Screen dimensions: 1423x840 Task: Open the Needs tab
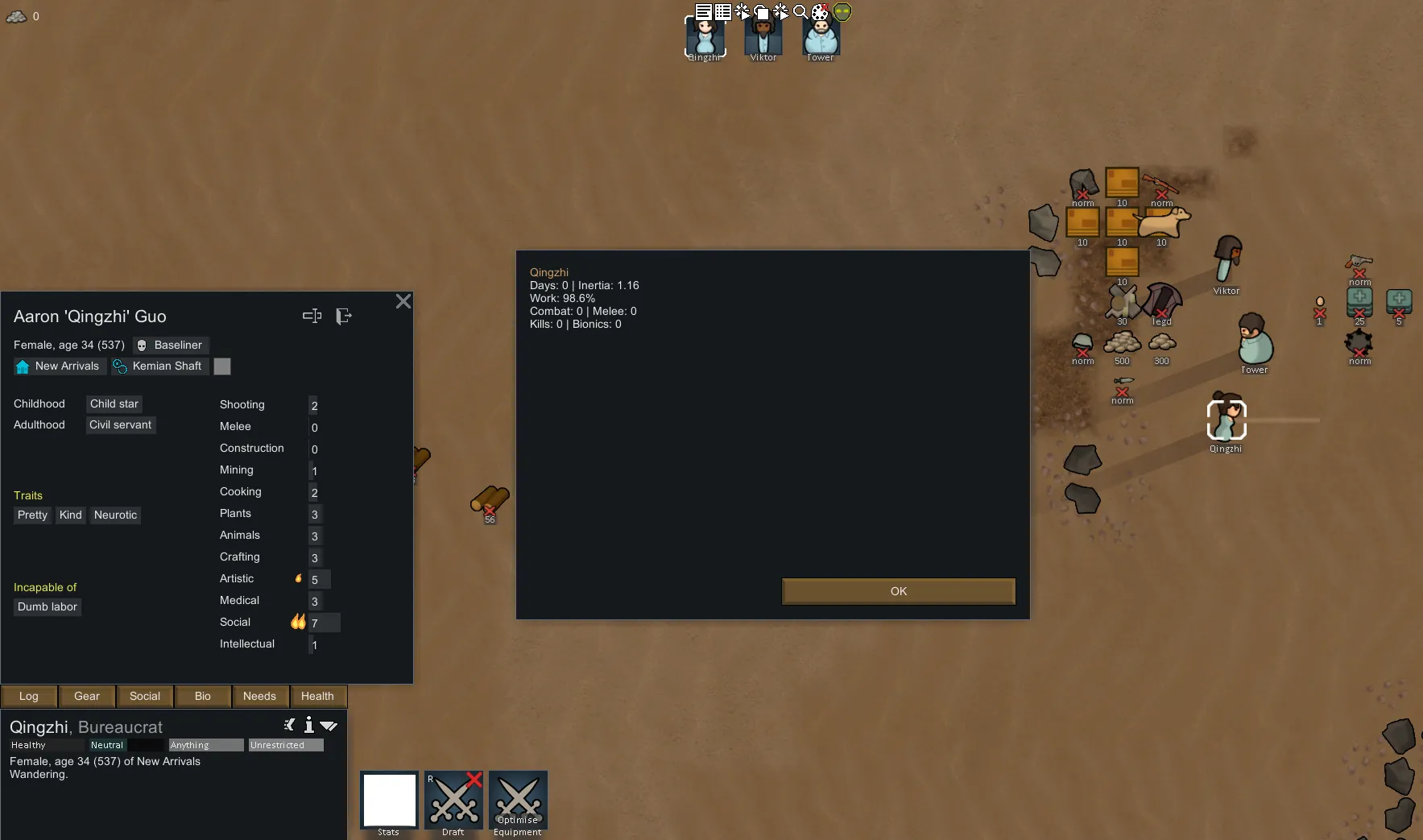coord(259,696)
